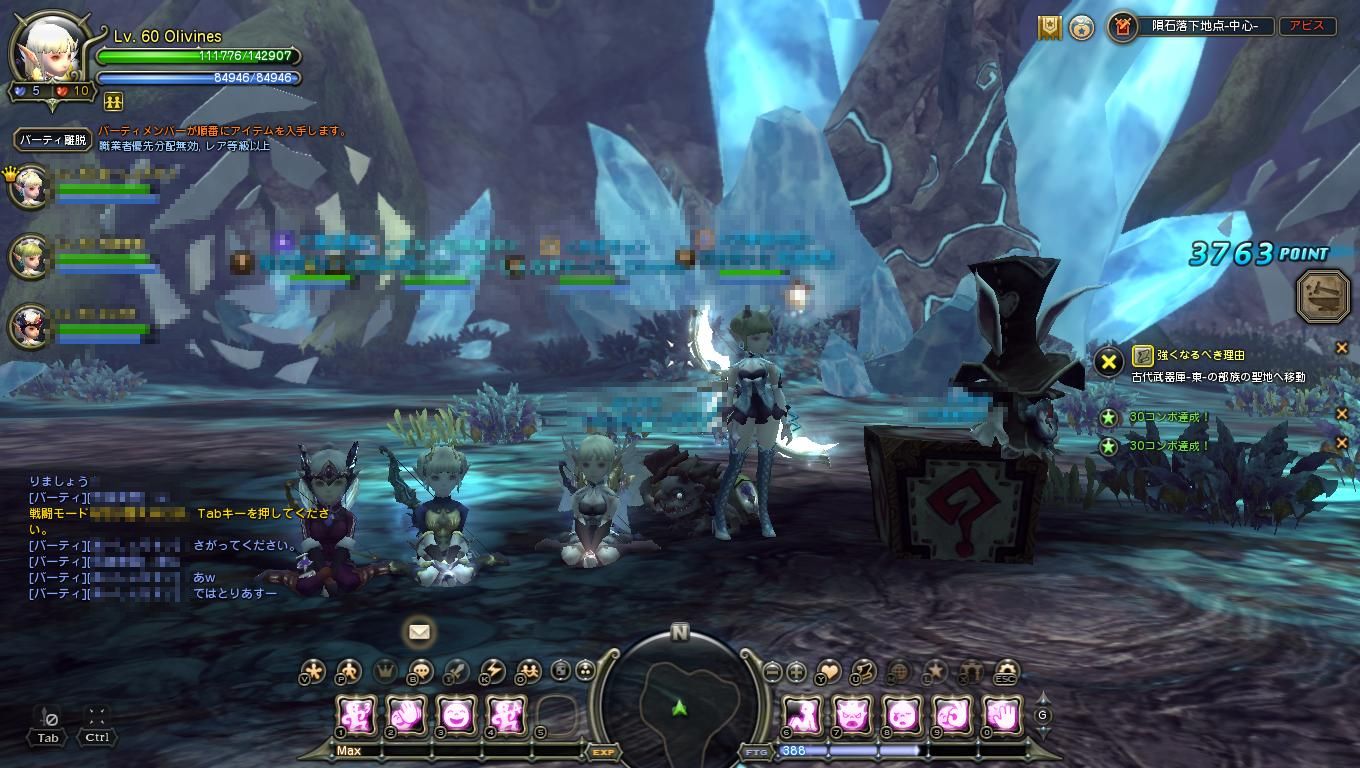The image size is (1360, 768).
Task: Use the crying face emote in slot 8
Action: point(902,716)
